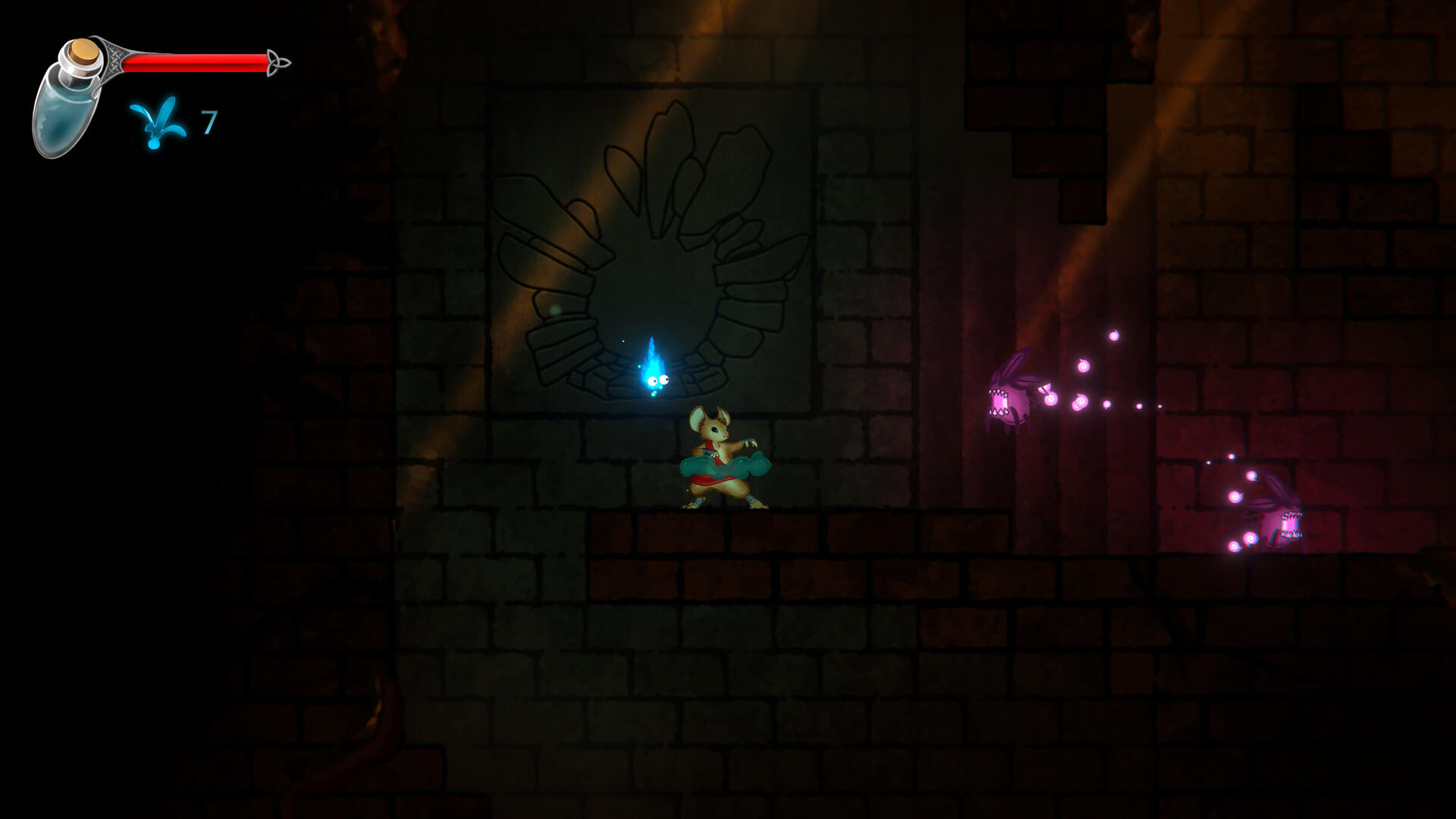Click the number 7 spirit count

click(209, 121)
